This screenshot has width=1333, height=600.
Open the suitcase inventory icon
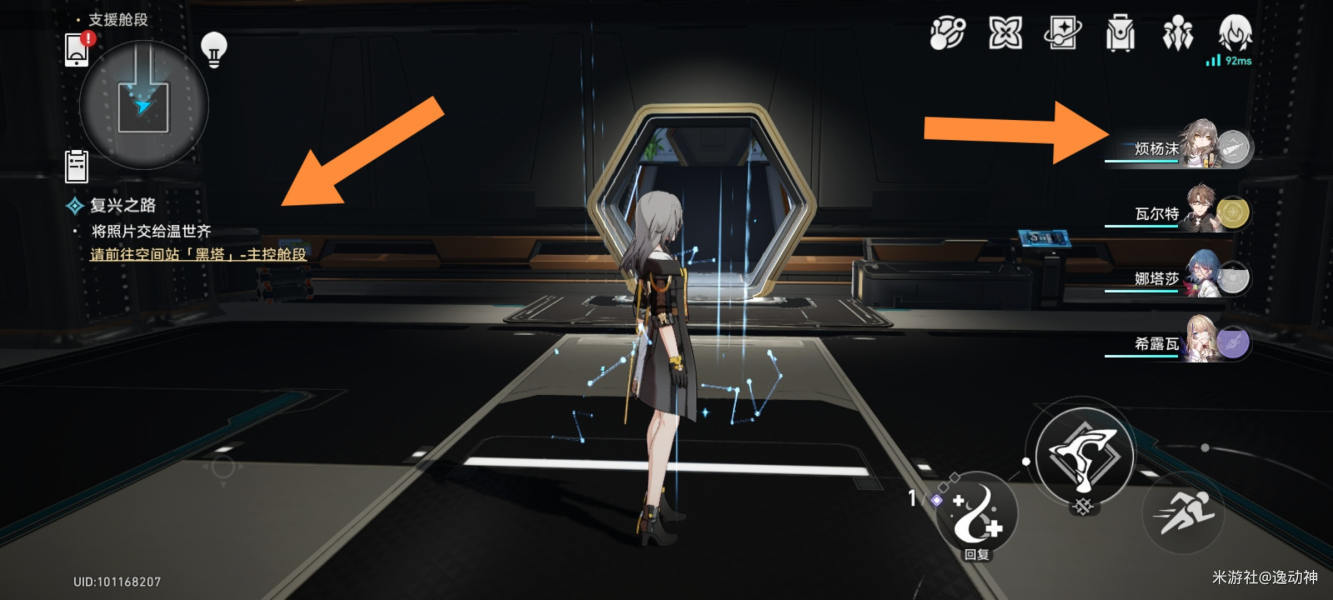[1120, 34]
